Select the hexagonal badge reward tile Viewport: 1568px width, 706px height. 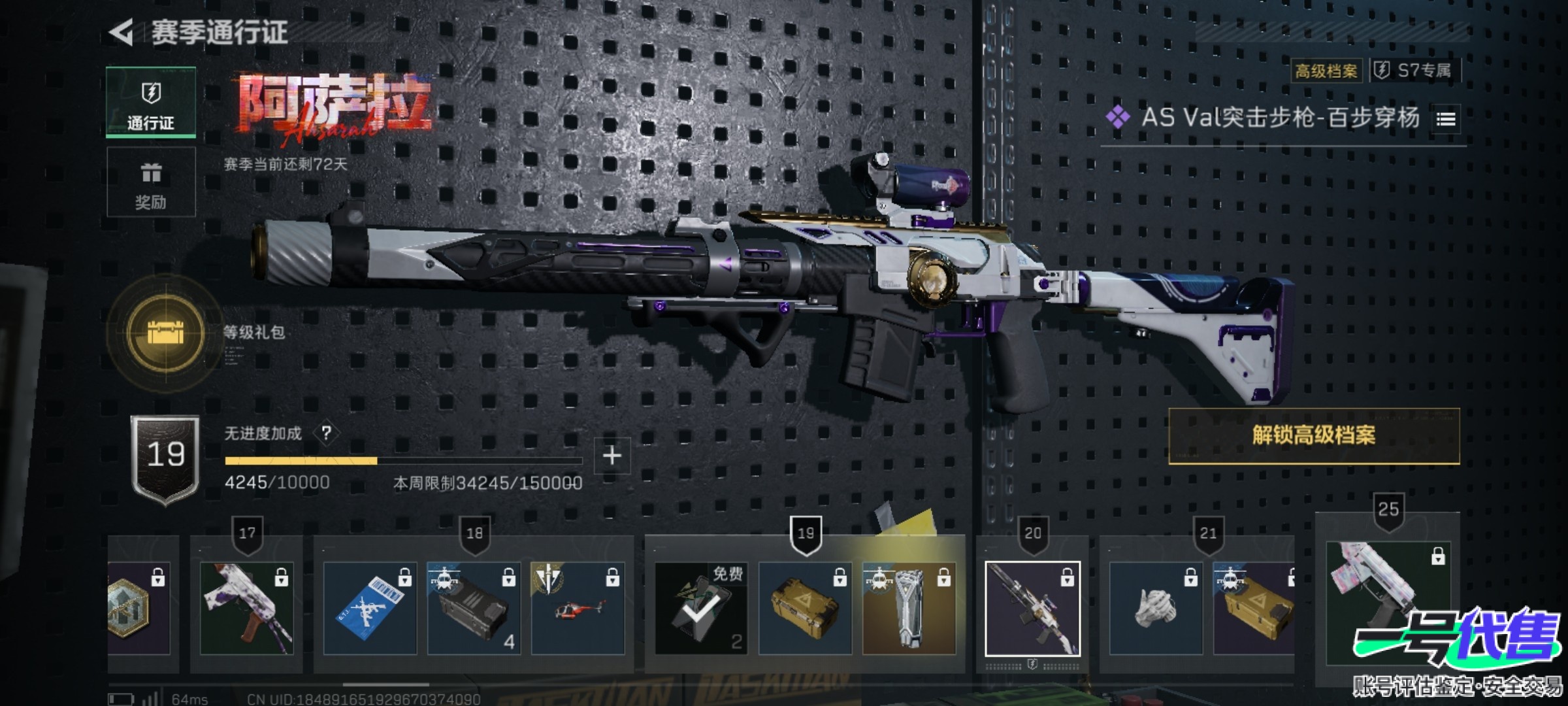(139, 608)
